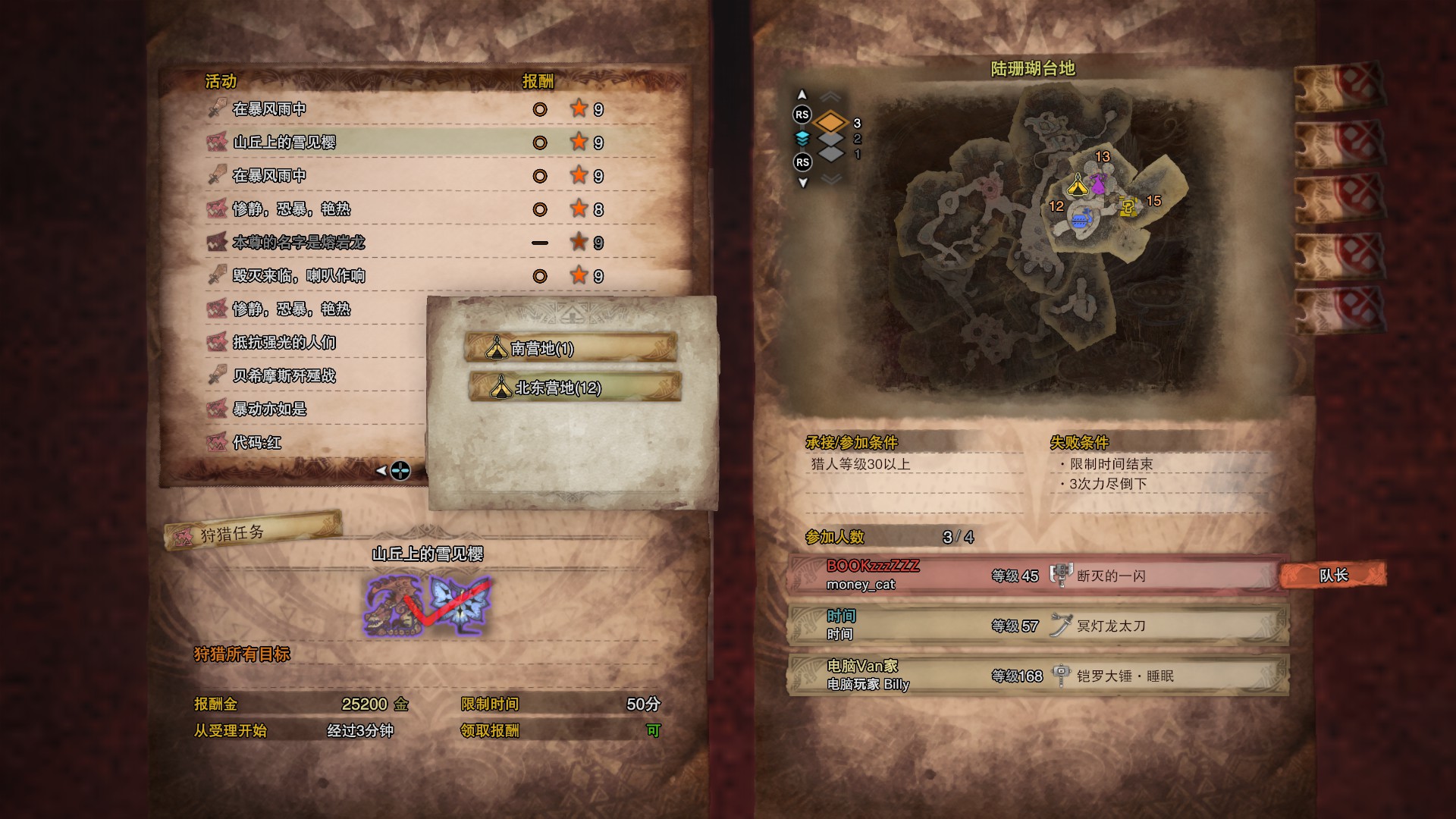Screen dimensions: 1456x819
Task: Click the purple monster icon on the map
Action: click(1098, 184)
